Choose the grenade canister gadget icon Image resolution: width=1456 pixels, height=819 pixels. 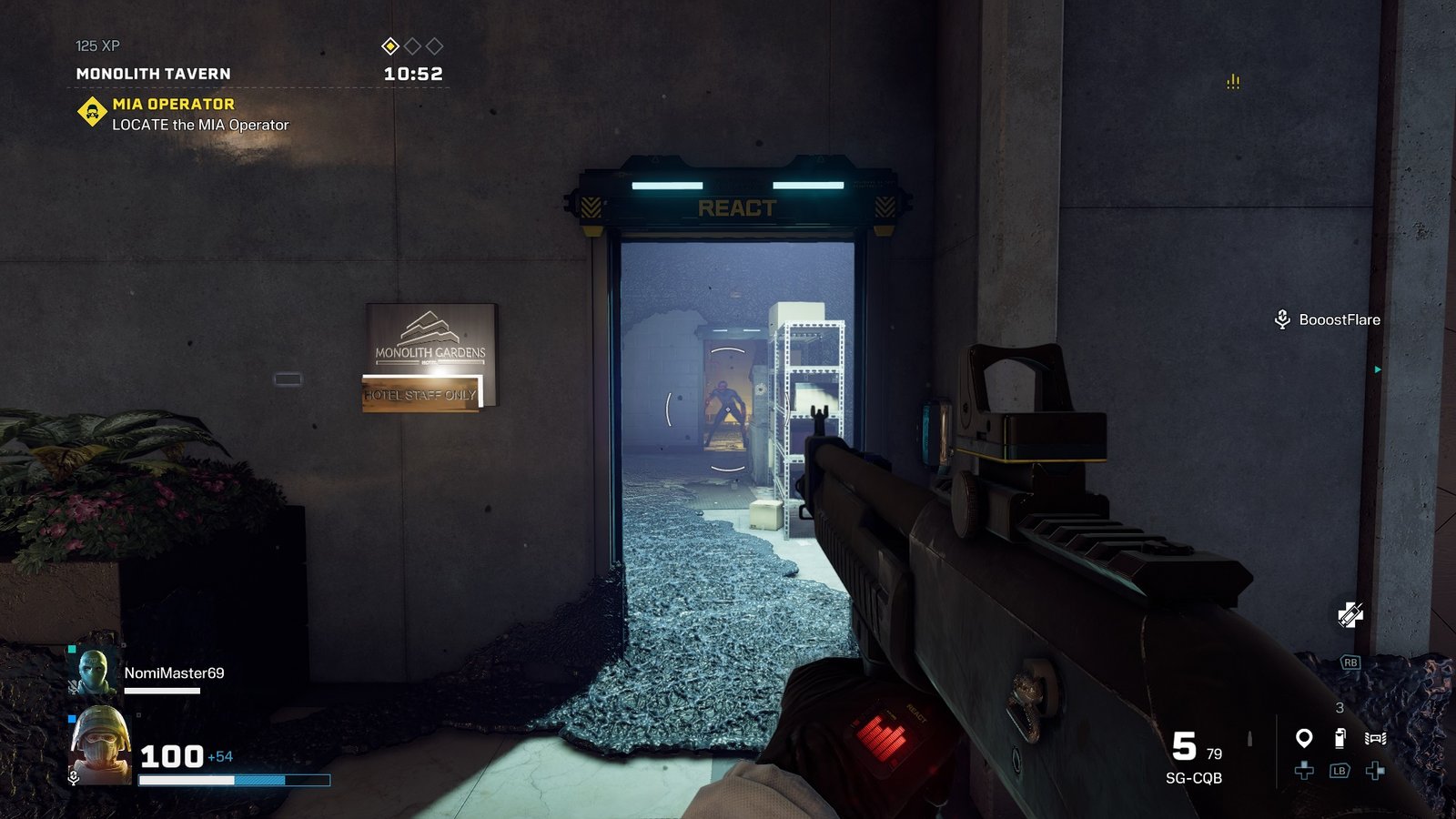(x=1340, y=738)
